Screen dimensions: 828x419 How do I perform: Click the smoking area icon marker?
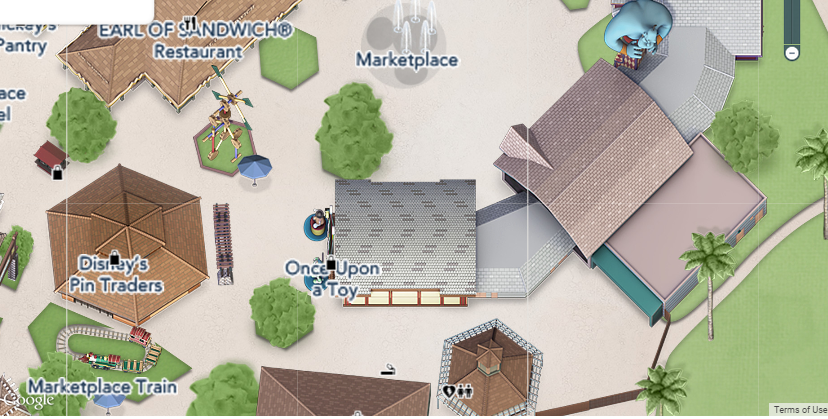point(388,371)
